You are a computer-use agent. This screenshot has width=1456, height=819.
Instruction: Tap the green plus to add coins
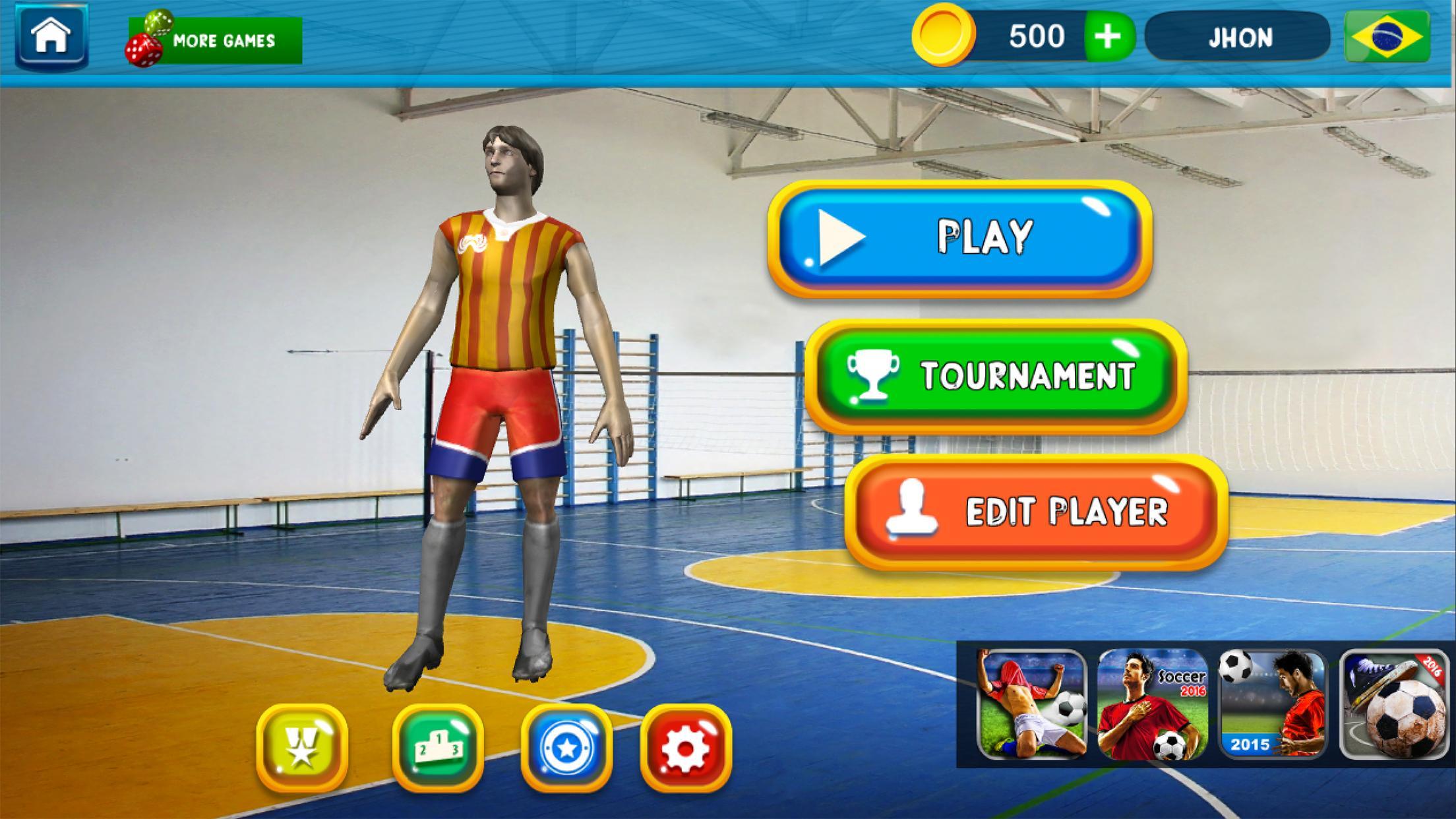coord(1108,36)
